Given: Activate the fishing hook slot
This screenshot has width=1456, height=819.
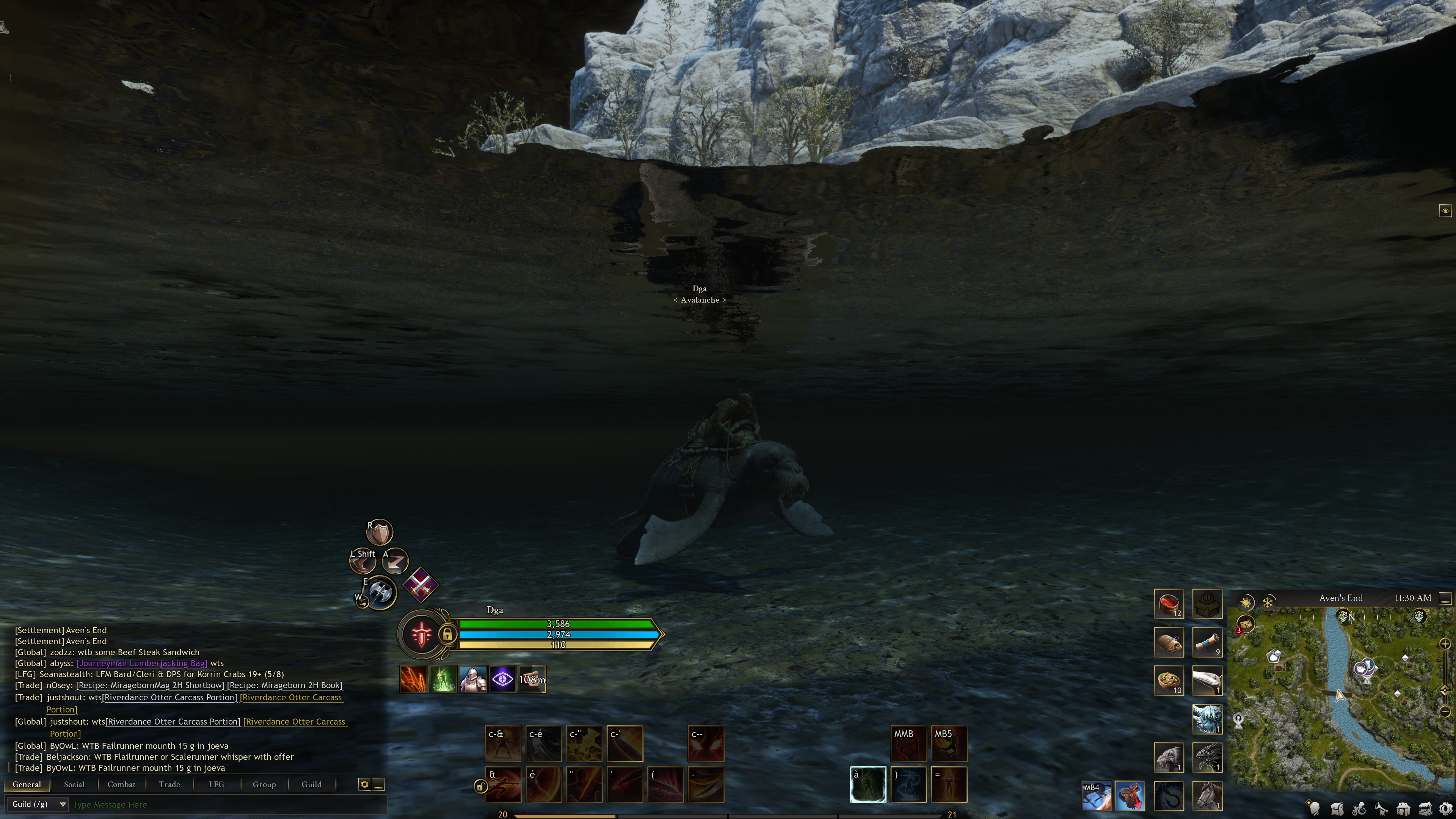Looking at the screenshot, I should tap(1168, 795).
